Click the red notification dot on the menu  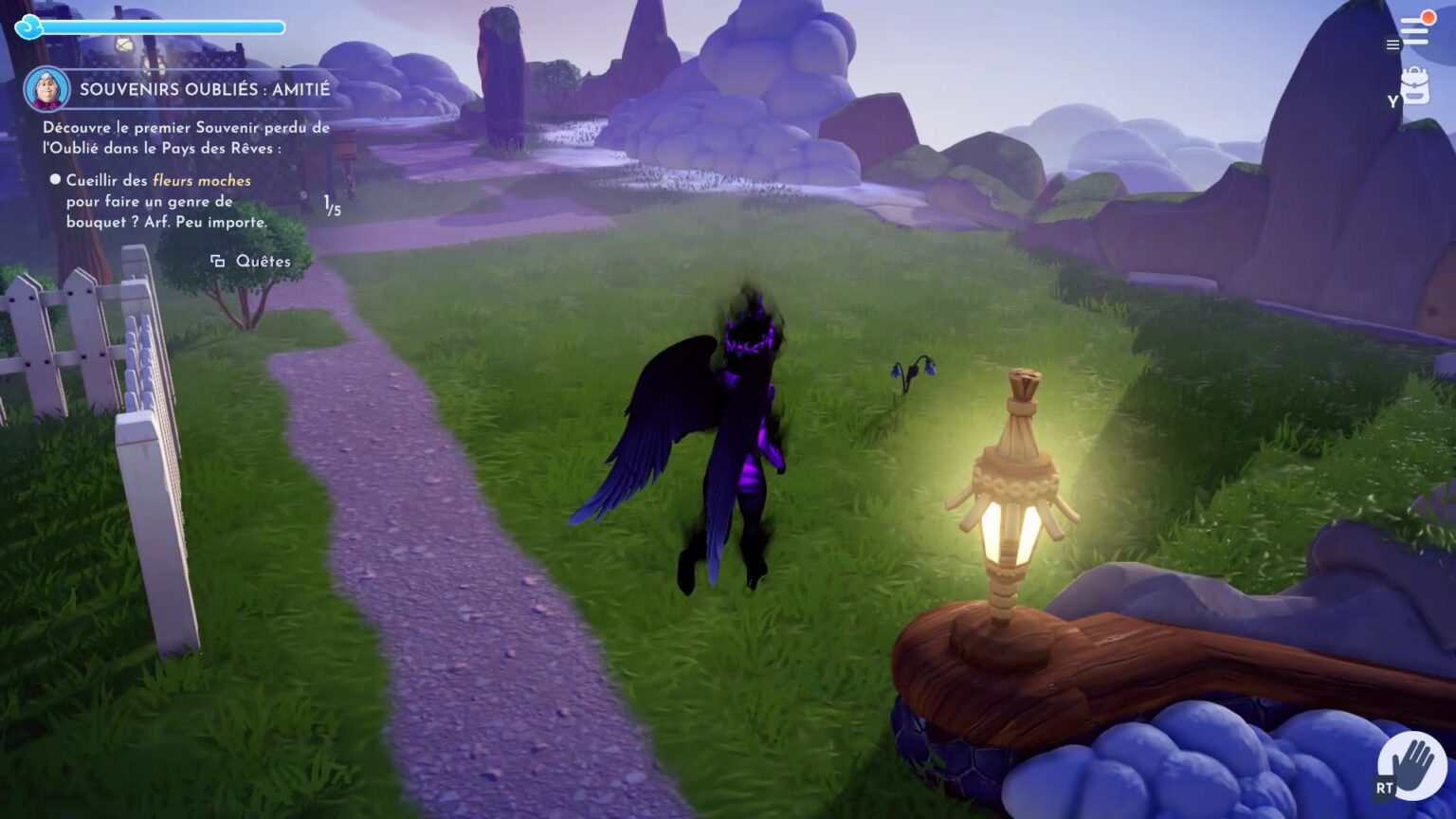[x=1427, y=16]
